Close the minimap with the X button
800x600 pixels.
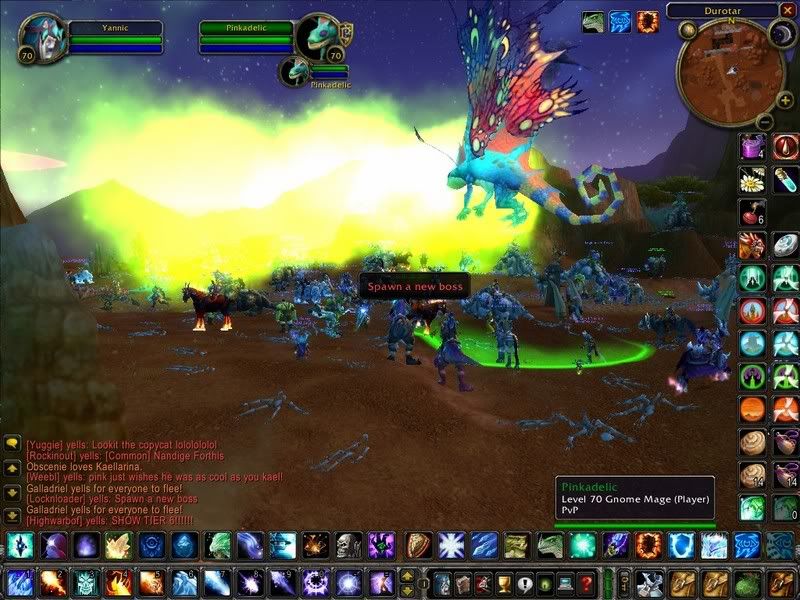pyautogui.click(x=789, y=10)
